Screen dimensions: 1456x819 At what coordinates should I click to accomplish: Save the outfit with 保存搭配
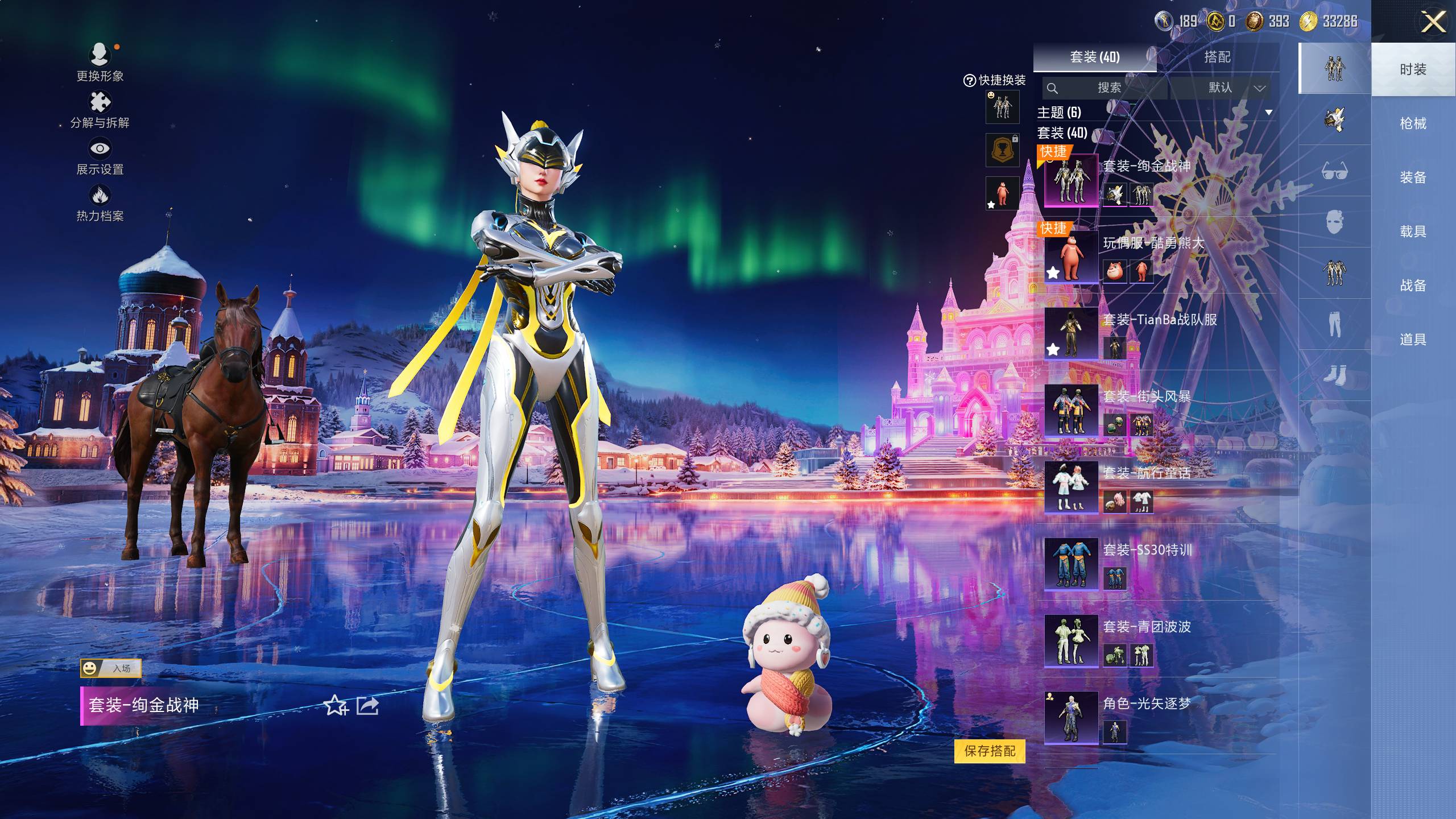pos(990,751)
